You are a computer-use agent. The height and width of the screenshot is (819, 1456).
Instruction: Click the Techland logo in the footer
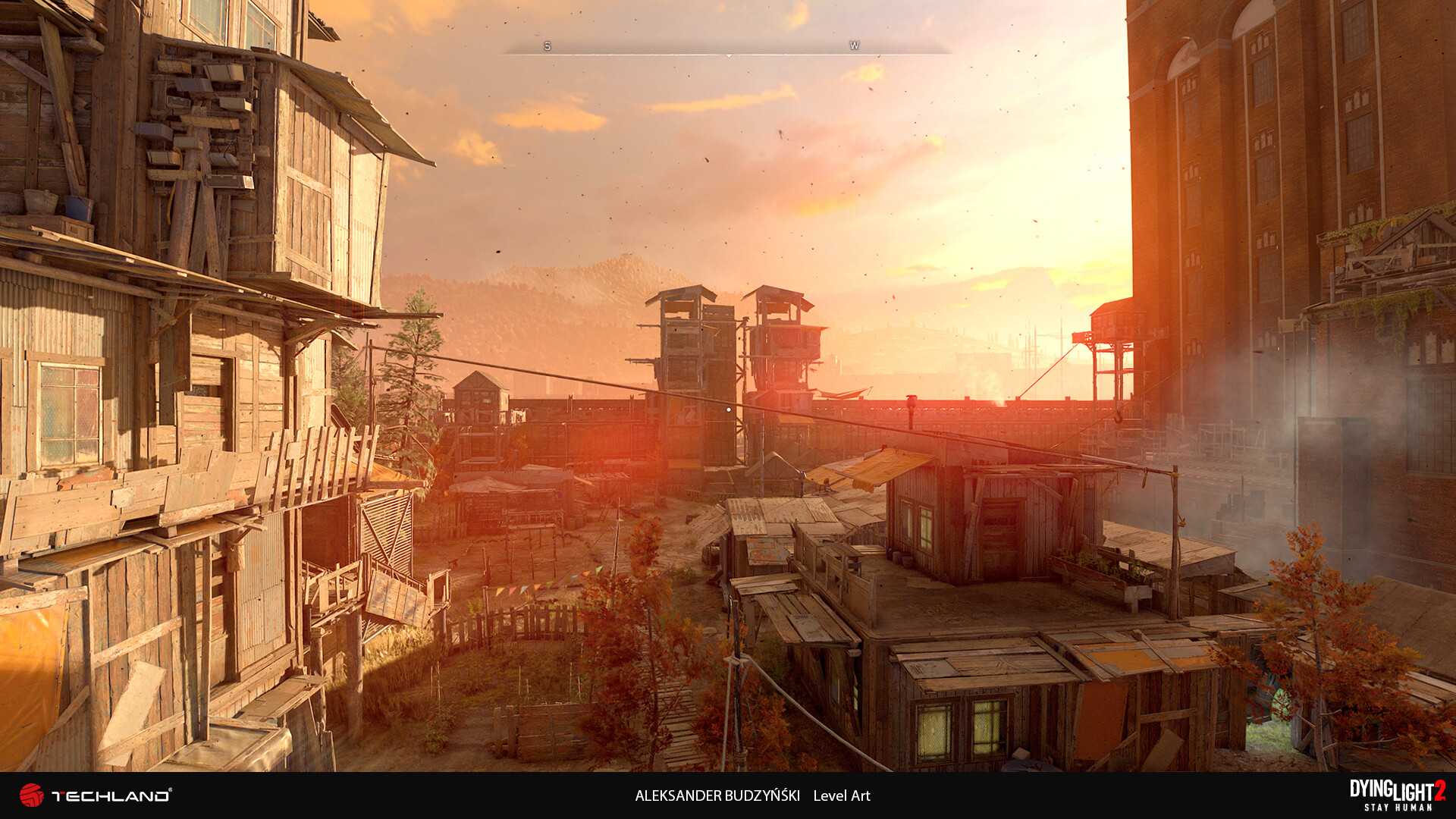[x=95, y=795]
